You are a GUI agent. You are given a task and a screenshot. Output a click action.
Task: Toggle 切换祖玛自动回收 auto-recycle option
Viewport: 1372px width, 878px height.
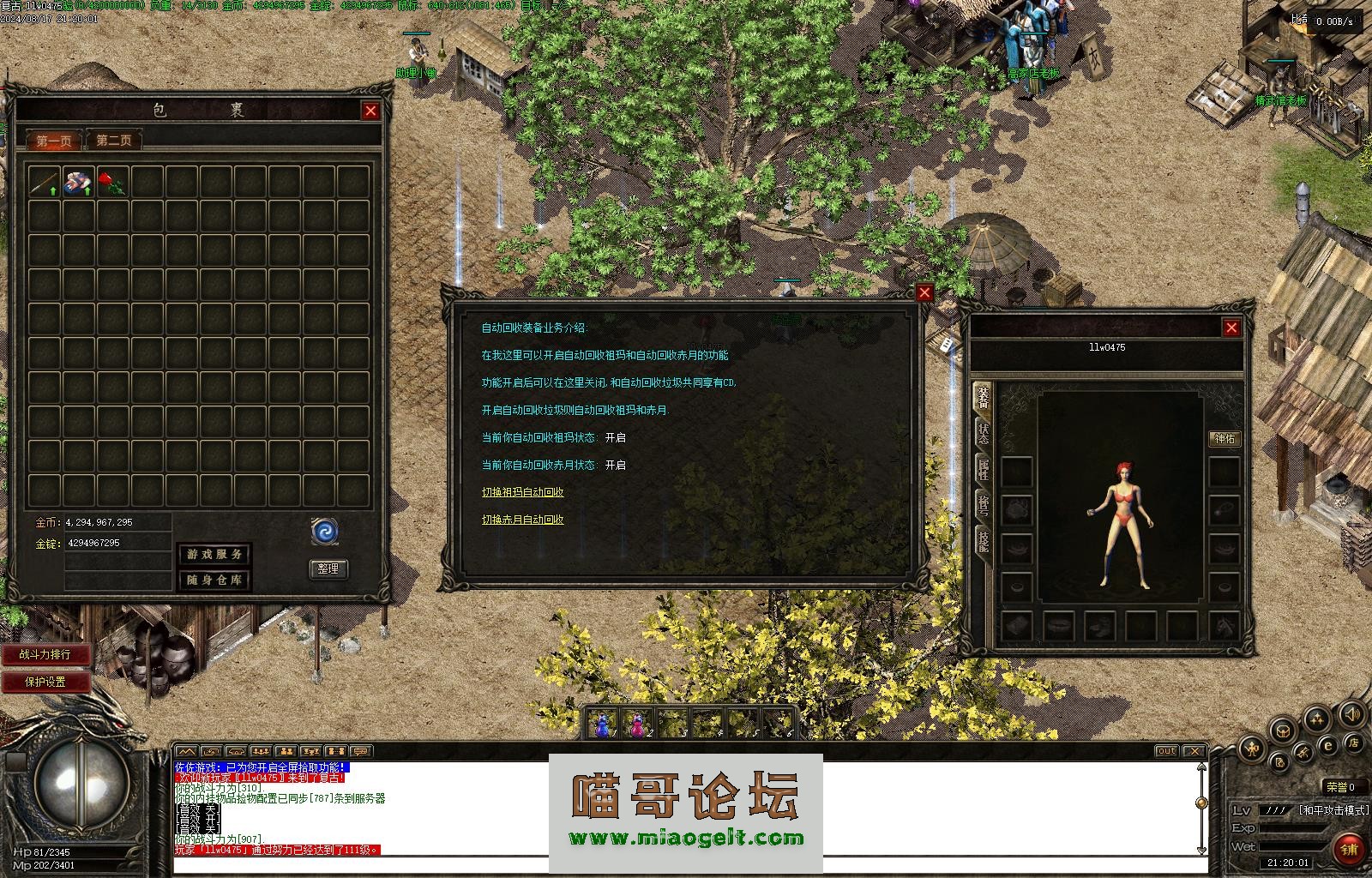pos(522,492)
